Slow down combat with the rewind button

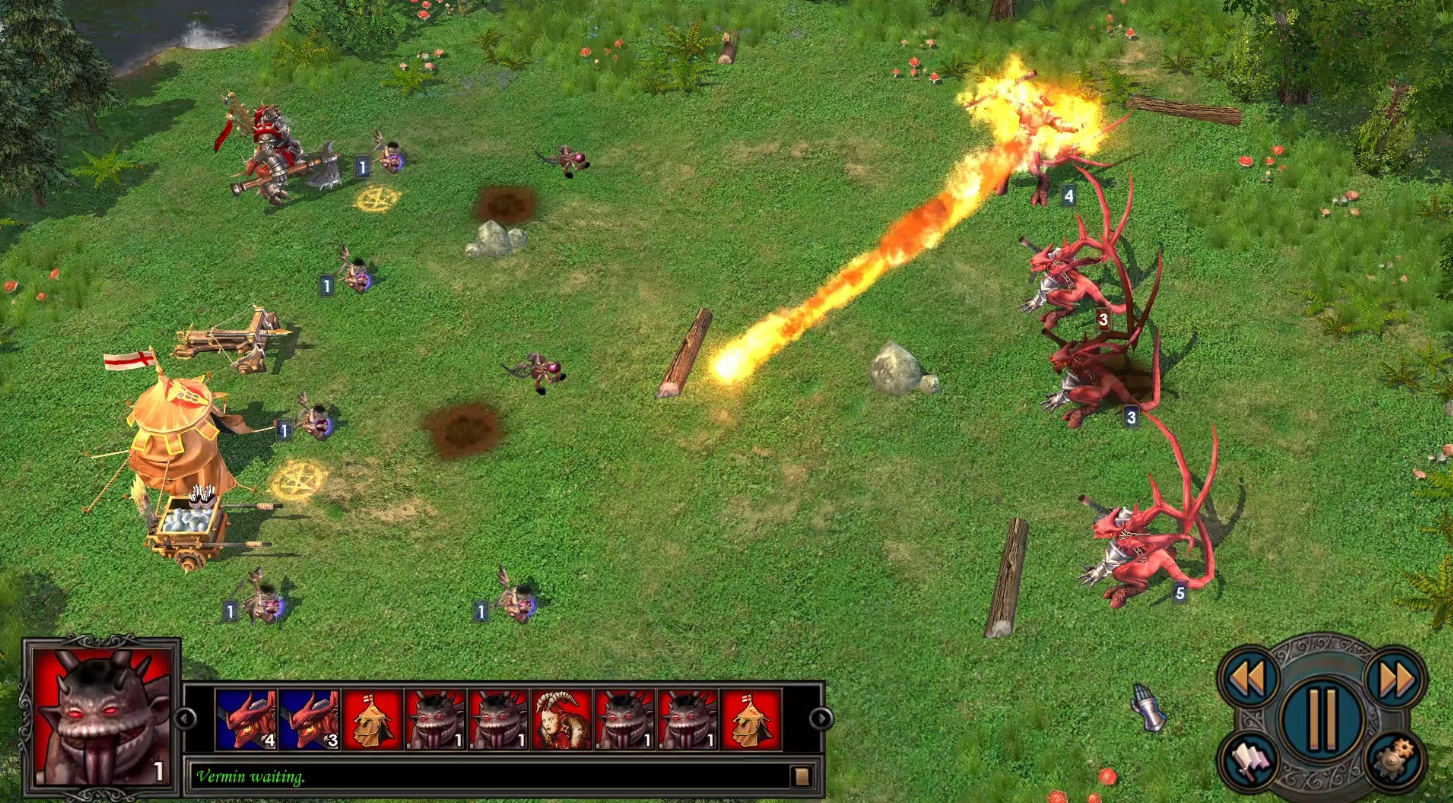click(x=1248, y=678)
